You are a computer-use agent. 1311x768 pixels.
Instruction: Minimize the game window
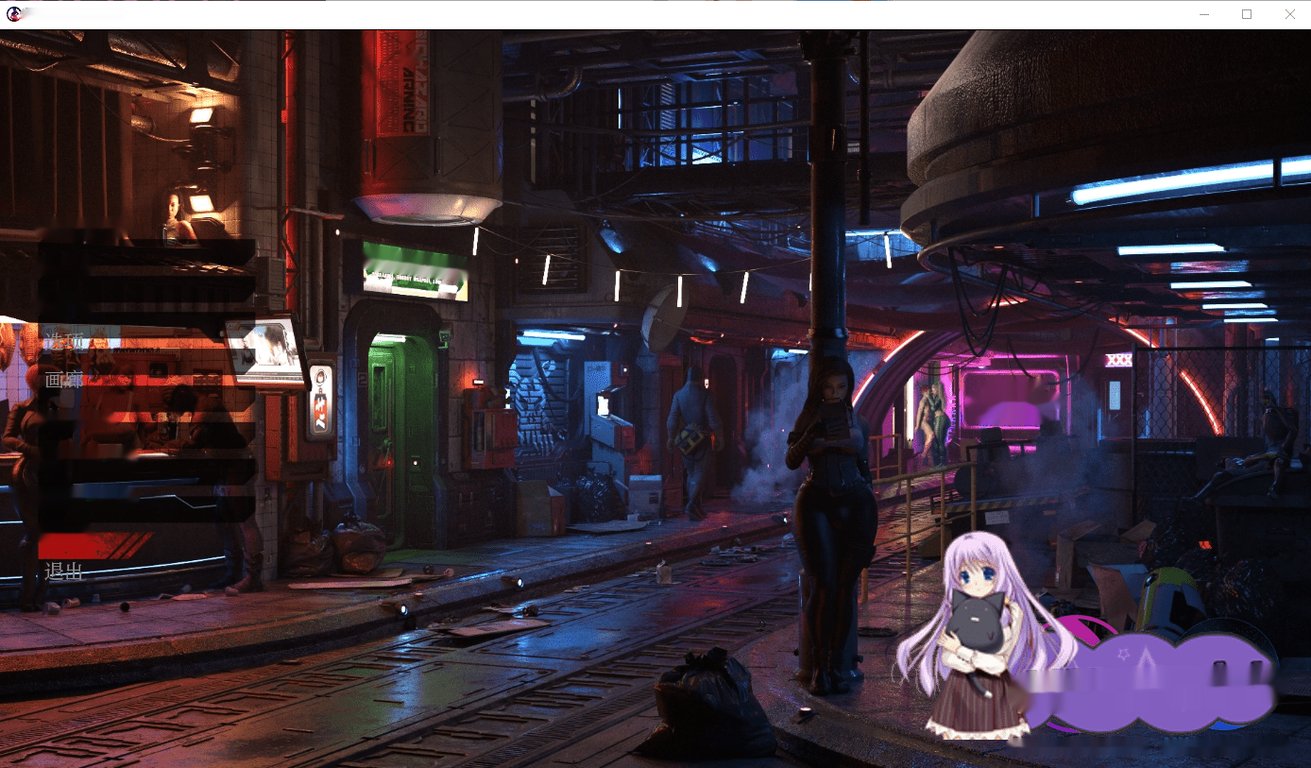click(1204, 14)
